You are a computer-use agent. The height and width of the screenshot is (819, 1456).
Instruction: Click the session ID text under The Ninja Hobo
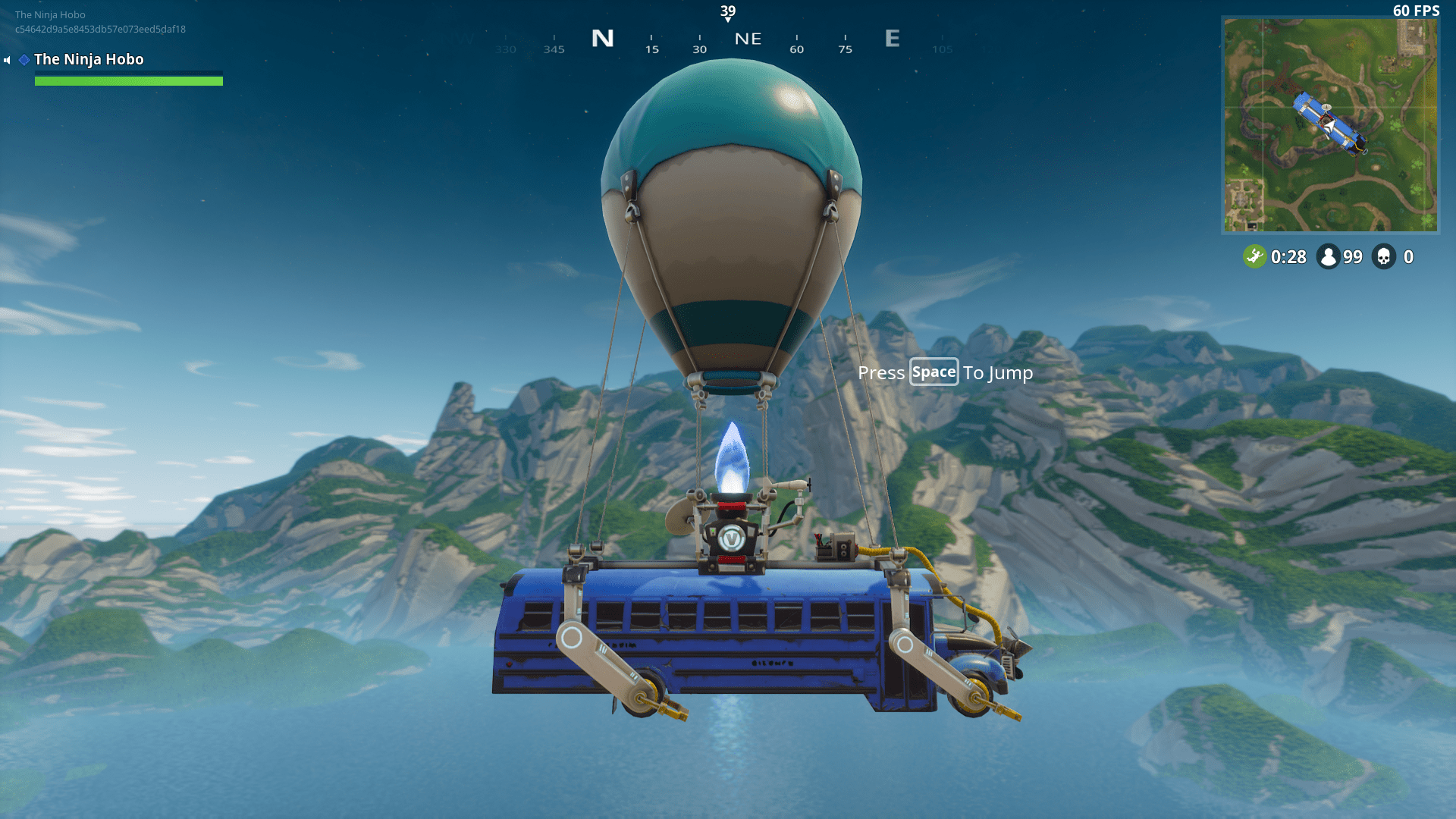99,29
